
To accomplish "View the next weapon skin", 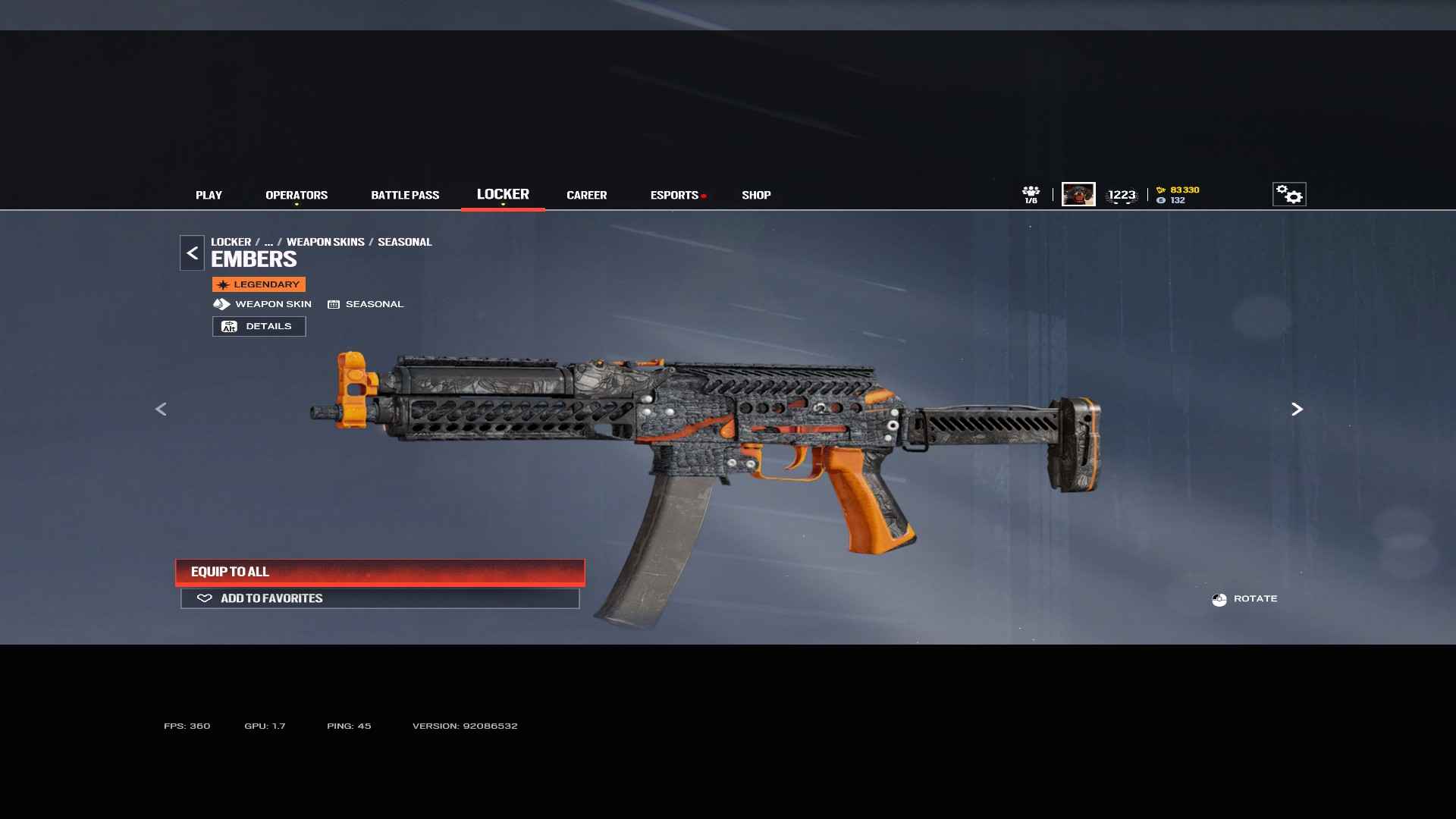I will 1297,409.
